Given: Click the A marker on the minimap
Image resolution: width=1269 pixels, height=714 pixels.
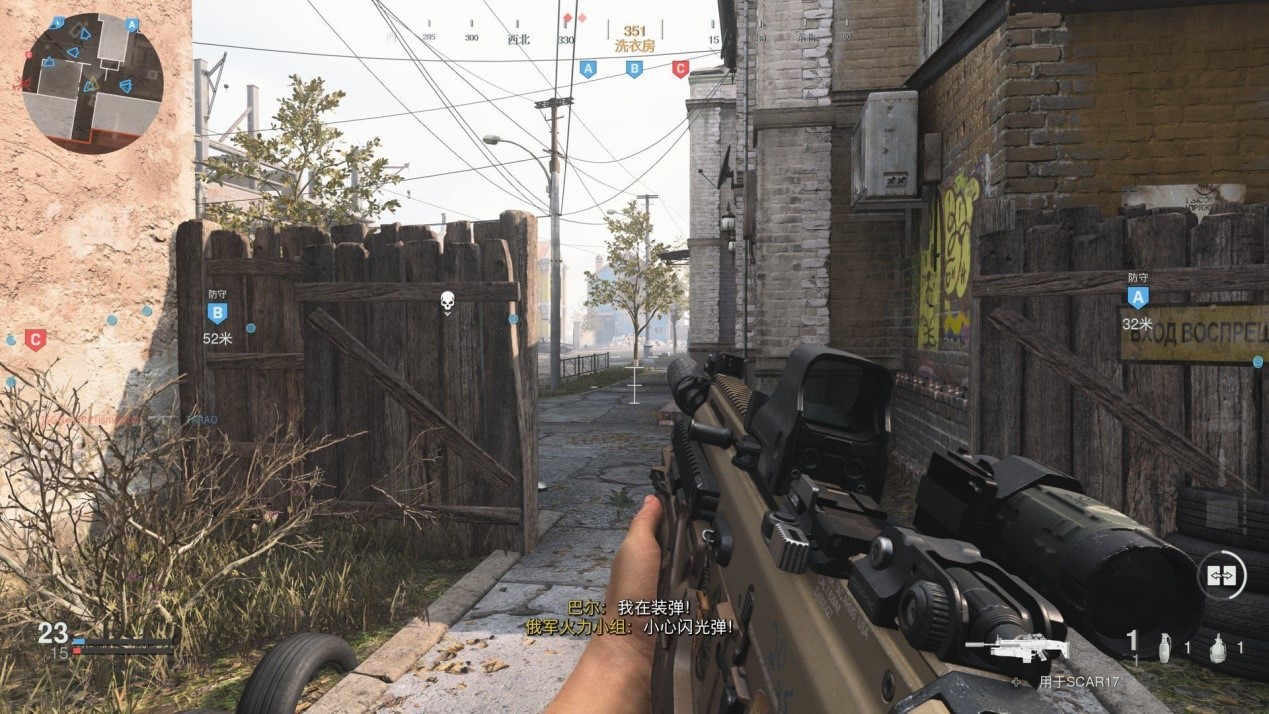Looking at the screenshot, I should tap(131, 25).
